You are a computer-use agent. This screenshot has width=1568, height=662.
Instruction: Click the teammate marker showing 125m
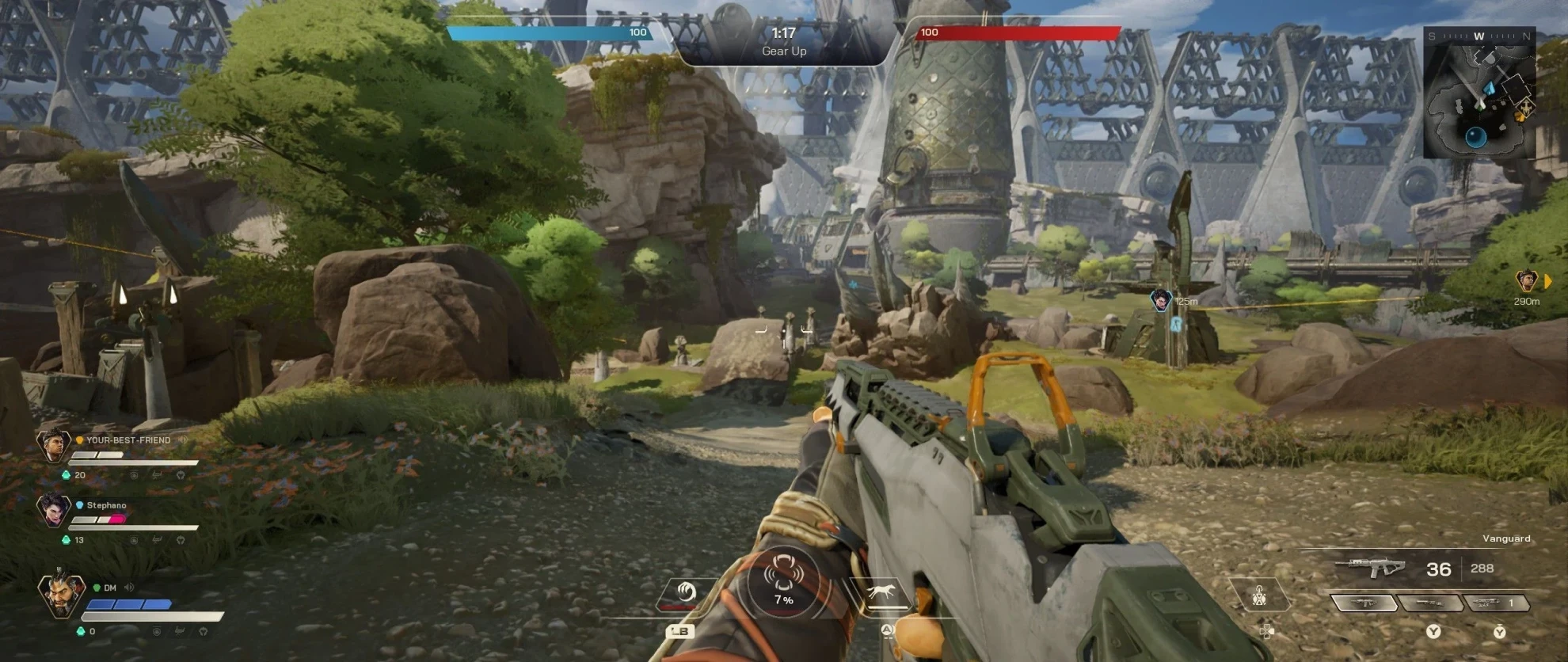point(1160,300)
